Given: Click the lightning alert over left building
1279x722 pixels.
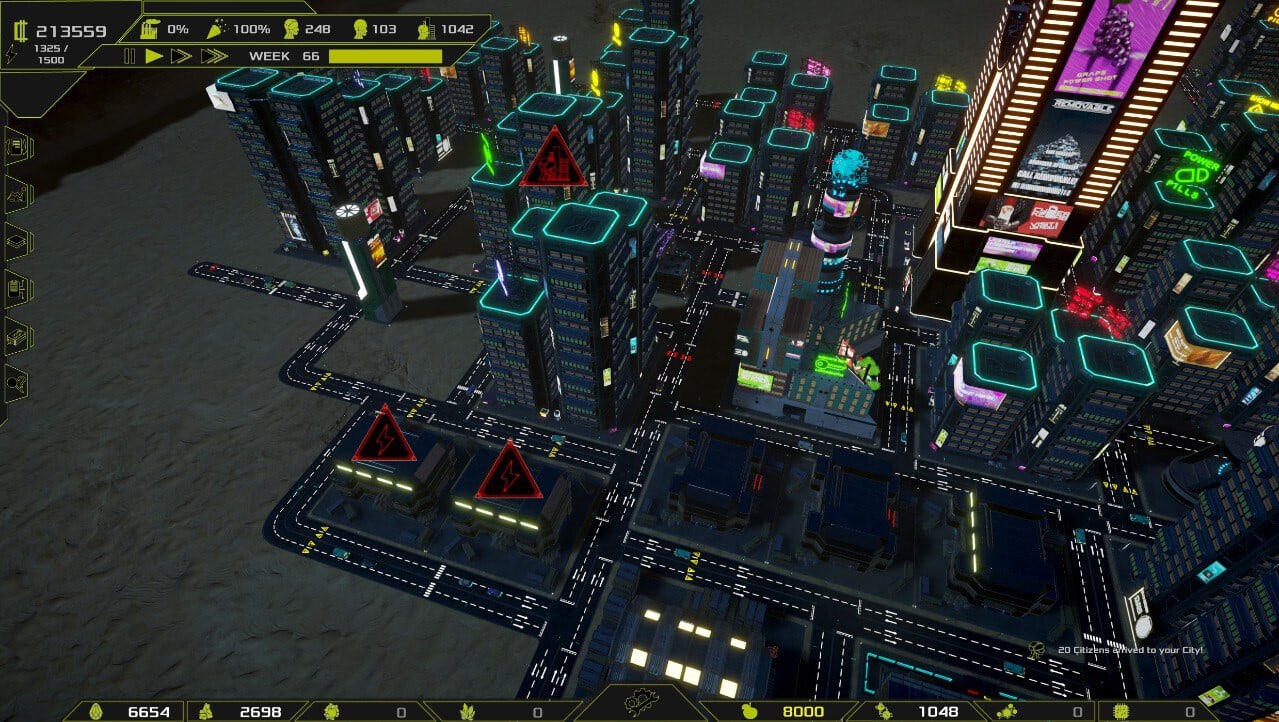Looking at the screenshot, I should (383, 436).
